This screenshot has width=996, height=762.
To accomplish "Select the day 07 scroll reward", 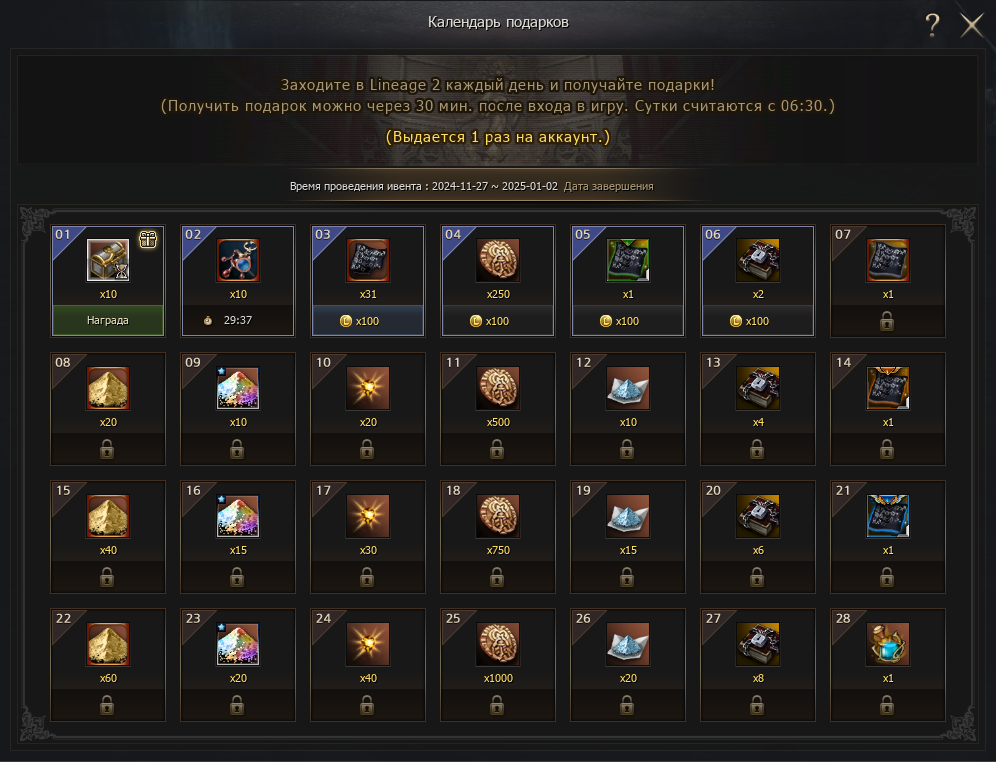I will pos(887,261).
